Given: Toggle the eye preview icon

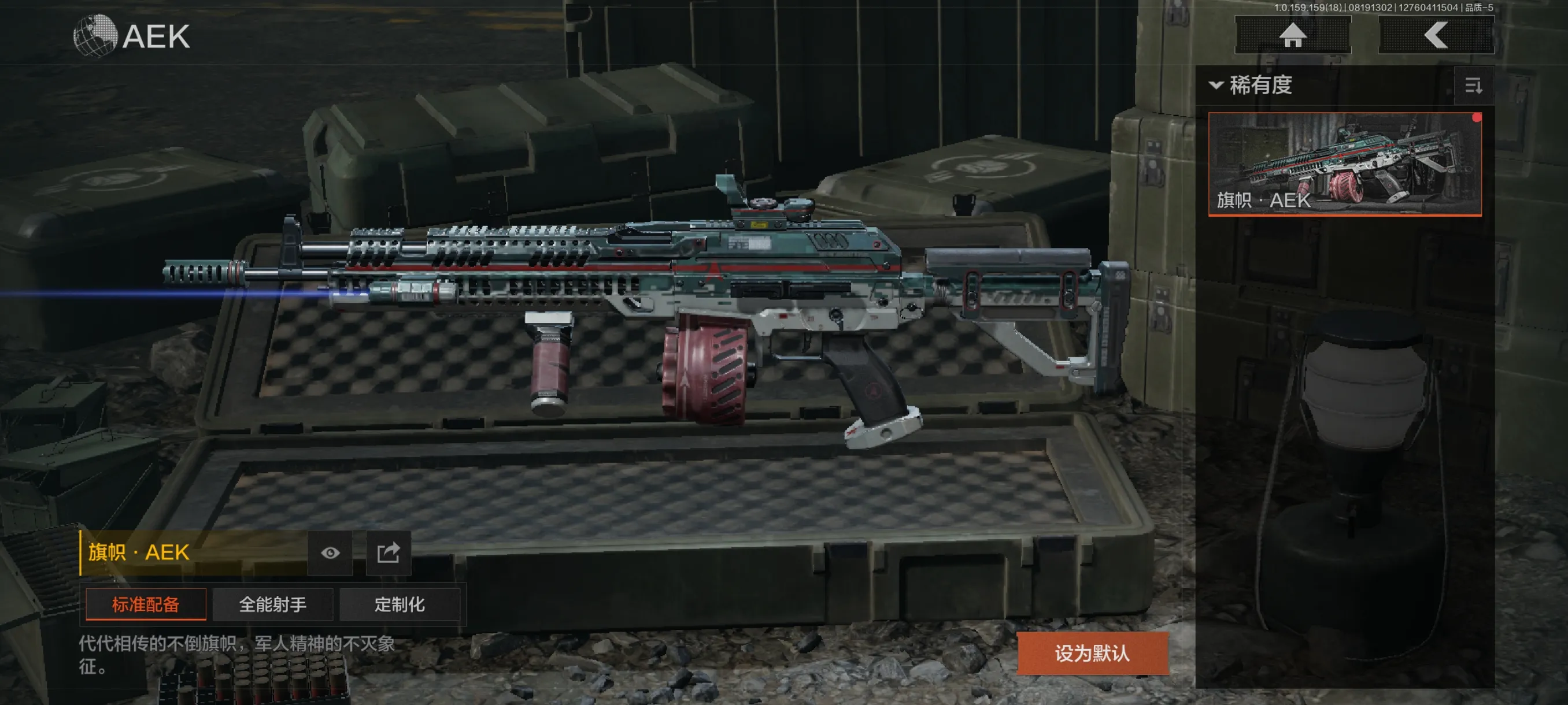Looking at the screenshot, I should click(331, 553).
